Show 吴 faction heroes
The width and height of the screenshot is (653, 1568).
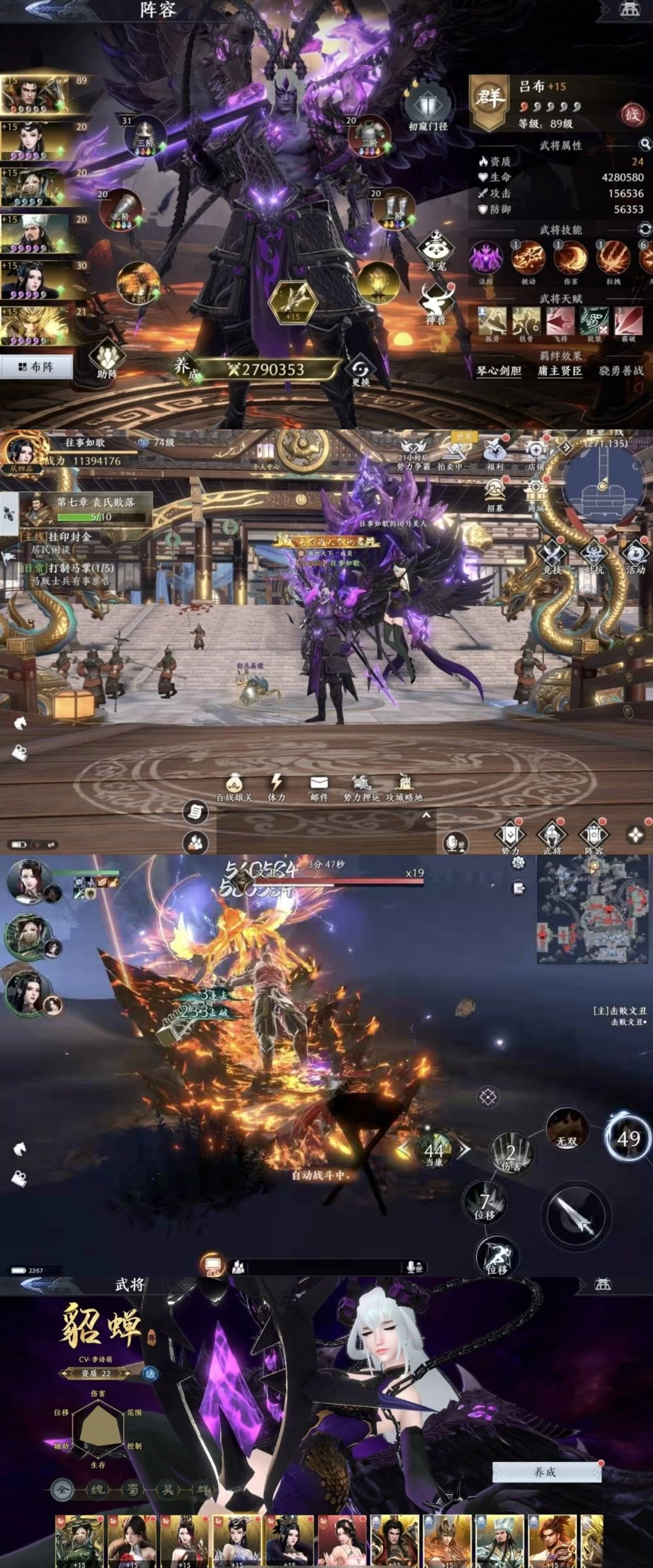coord(167,1489)
